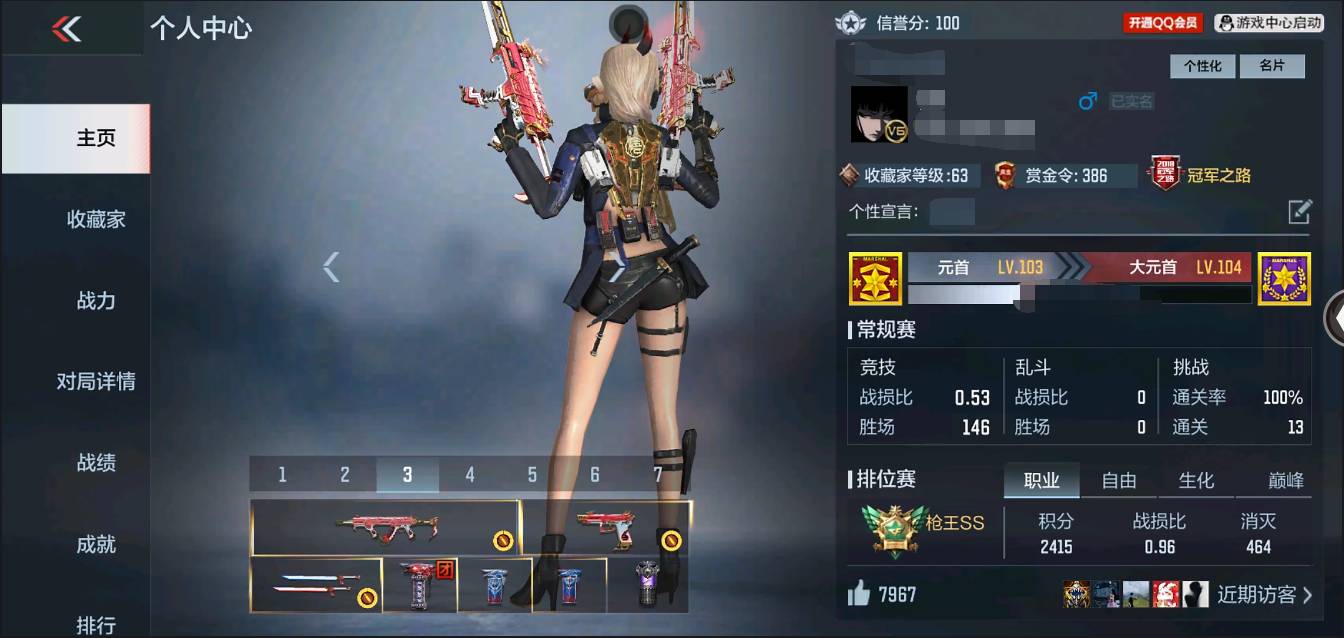
Task: View 对局详情 match details
Action: (96, 381)
